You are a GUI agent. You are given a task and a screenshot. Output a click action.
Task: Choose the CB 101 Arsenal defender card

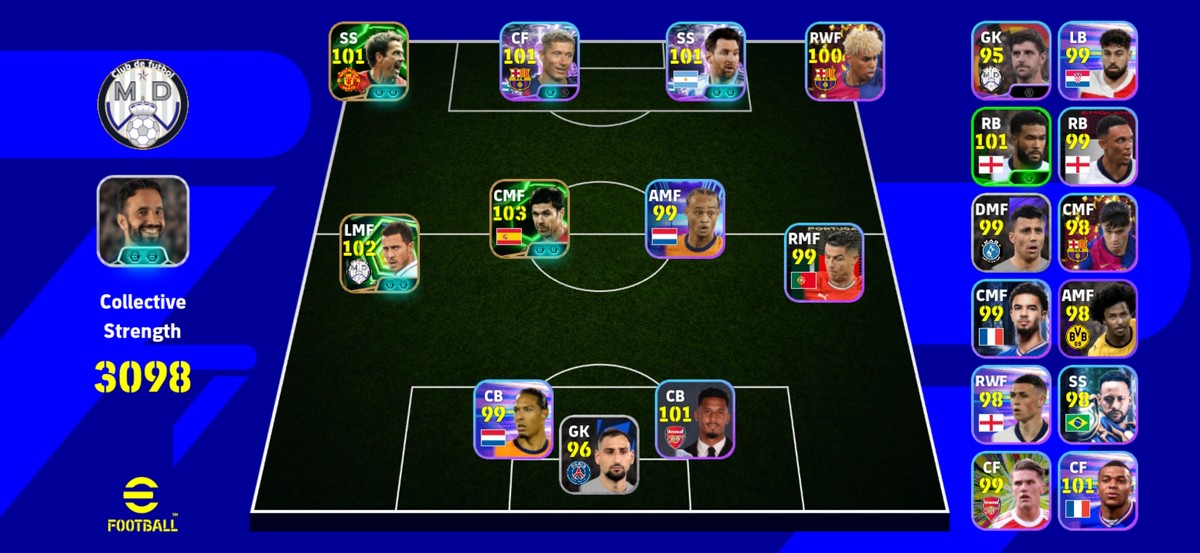[x=695, y=419]
